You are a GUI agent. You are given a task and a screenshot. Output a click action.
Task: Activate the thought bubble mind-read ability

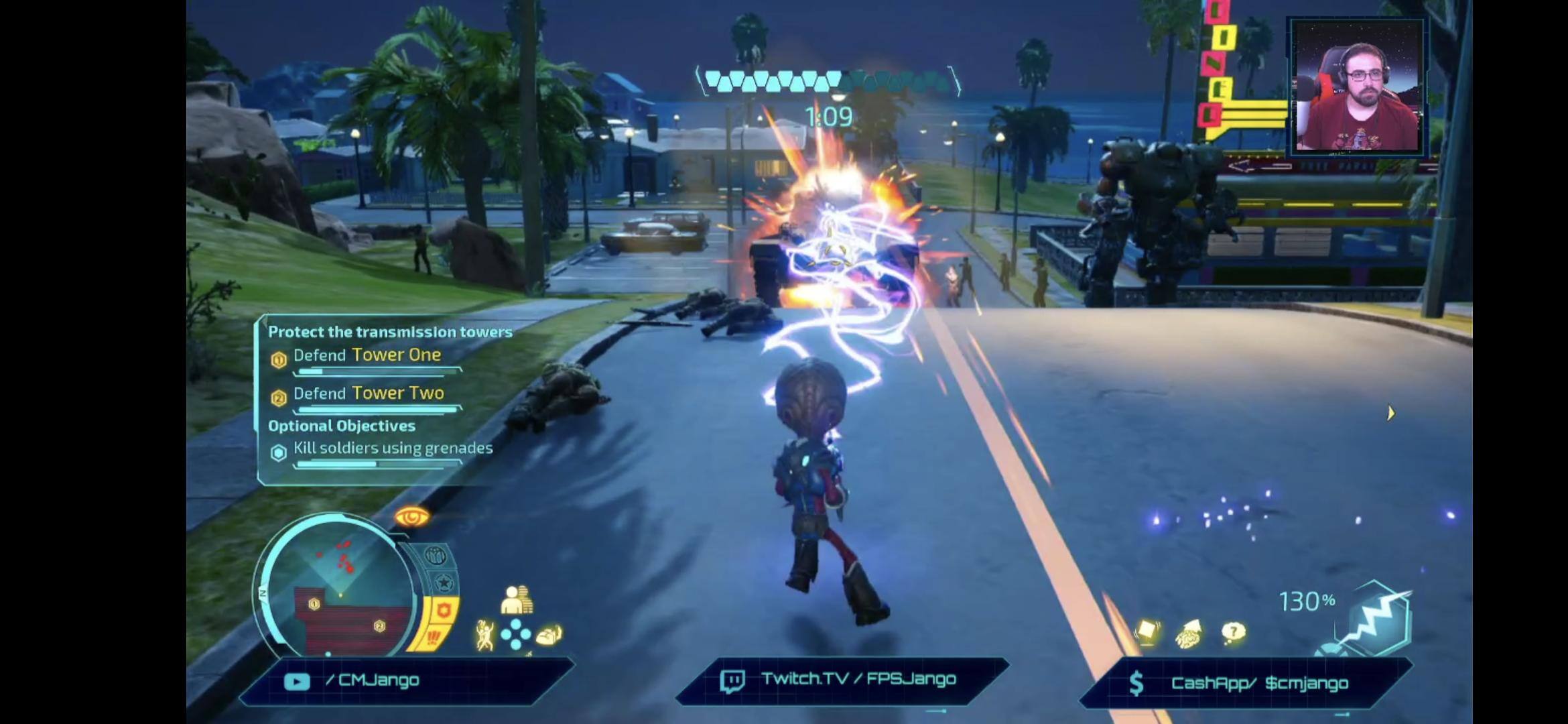click(x=1233, y=632)
